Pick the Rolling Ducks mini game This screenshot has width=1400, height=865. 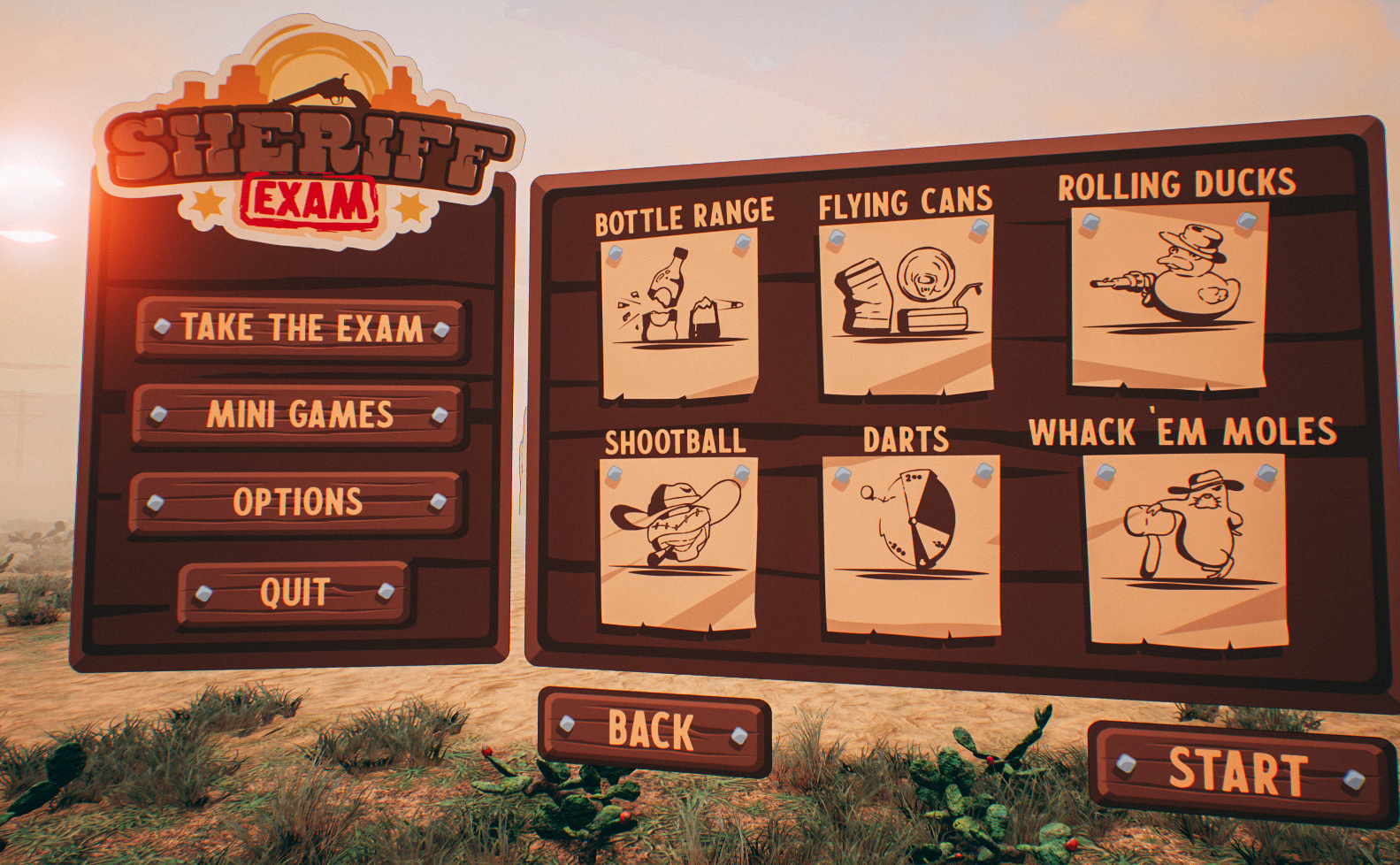pyautogui.click(x=1169, y=297)
